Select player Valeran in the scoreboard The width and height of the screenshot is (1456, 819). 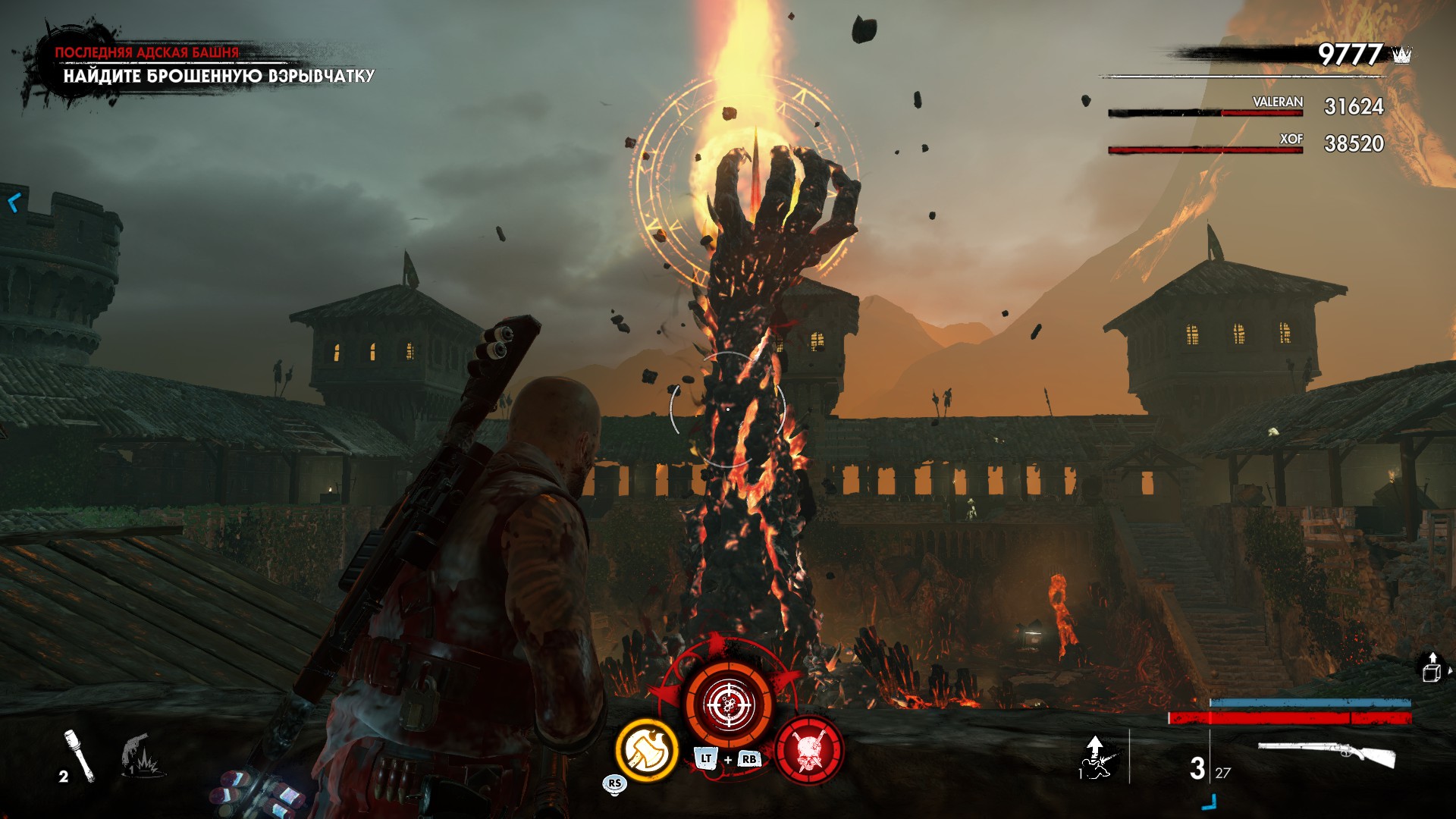pos(1277,102)
